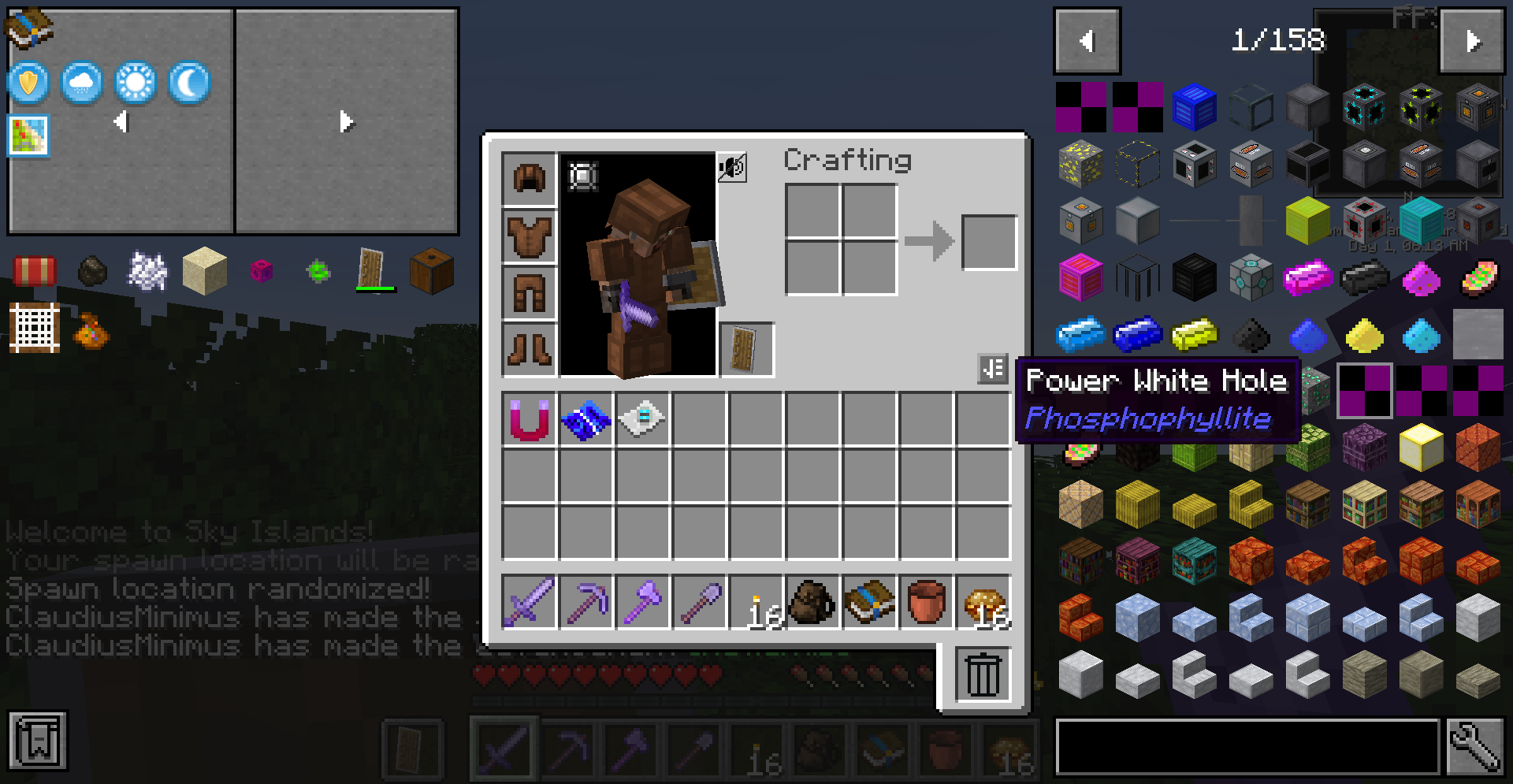This screenshot has width=1513, height=784.
Task: Toggle the tag display button beside the tooltip
Action: coord(994,369)
